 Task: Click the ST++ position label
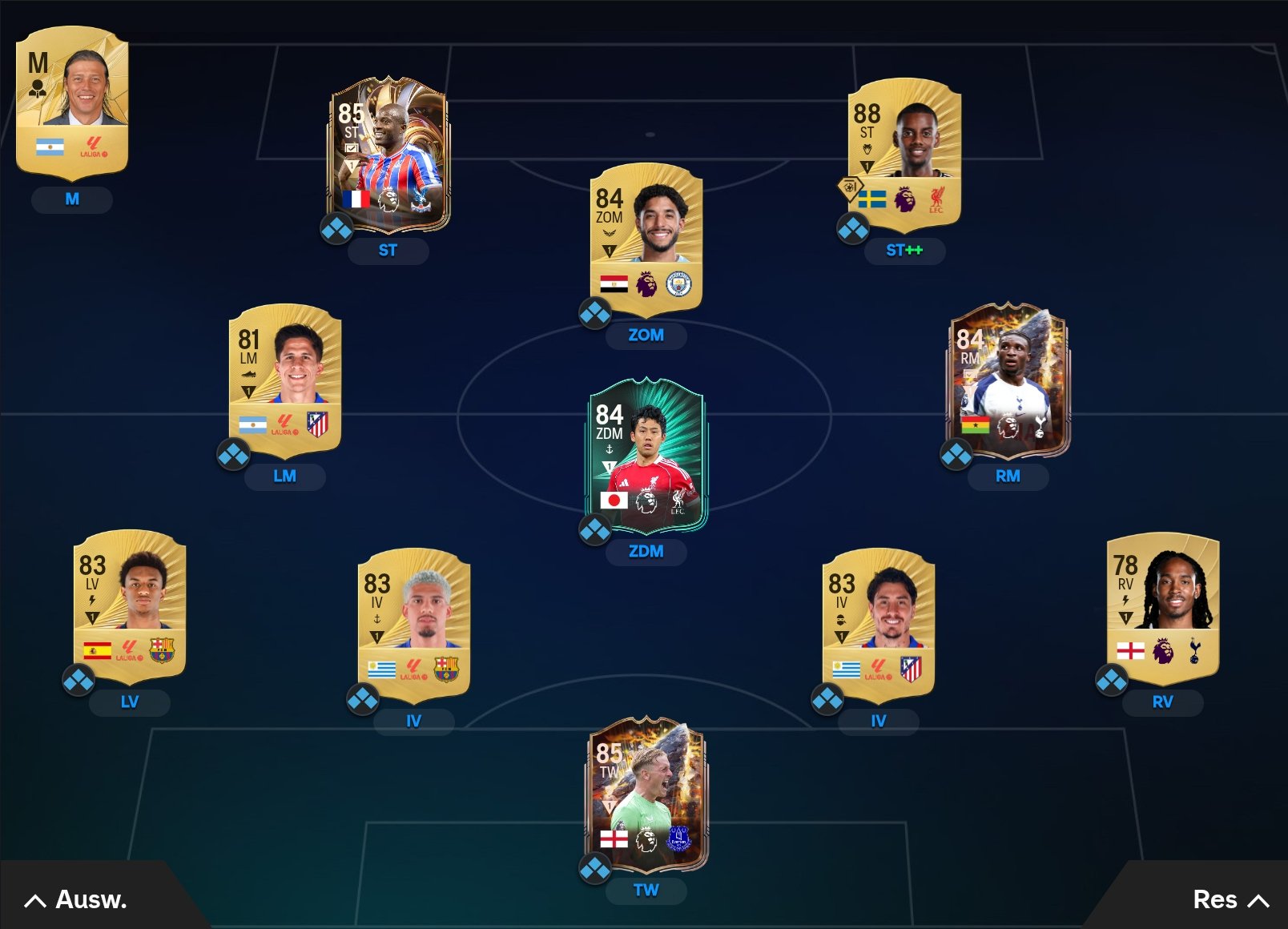[x=904, y=251]
